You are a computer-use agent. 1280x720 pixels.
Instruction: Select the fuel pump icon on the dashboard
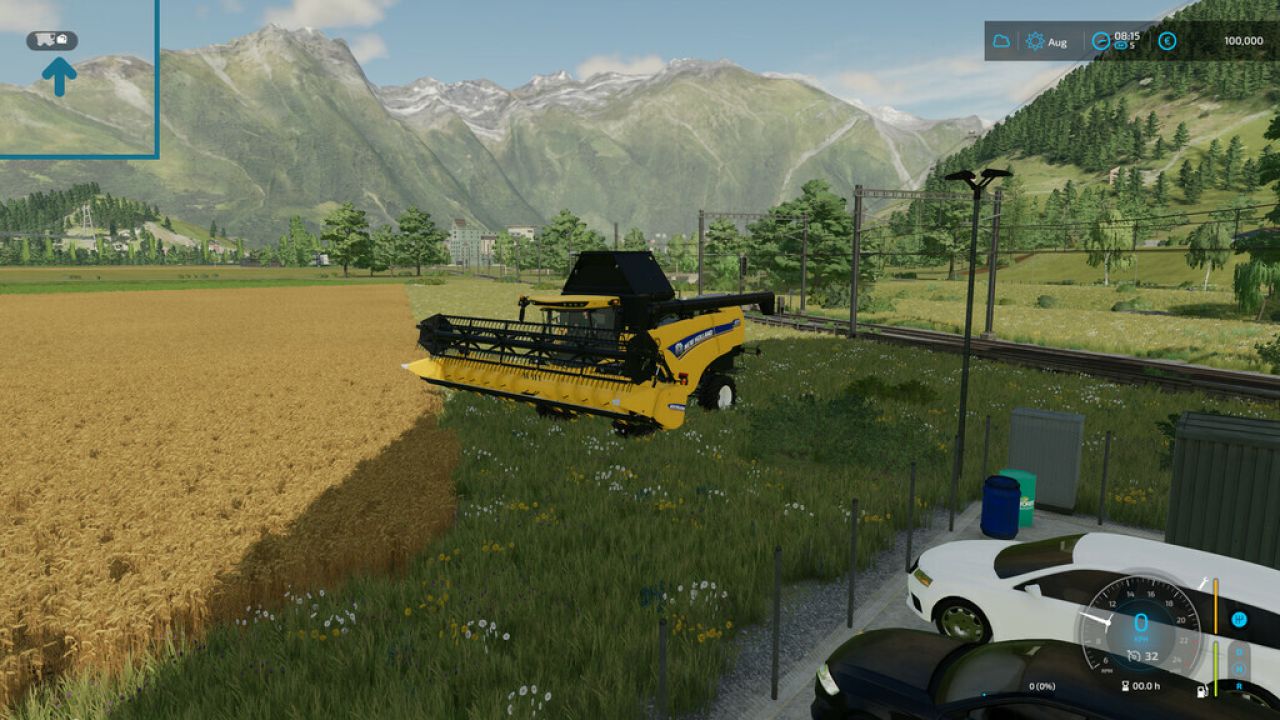(x=1201, y=690)
